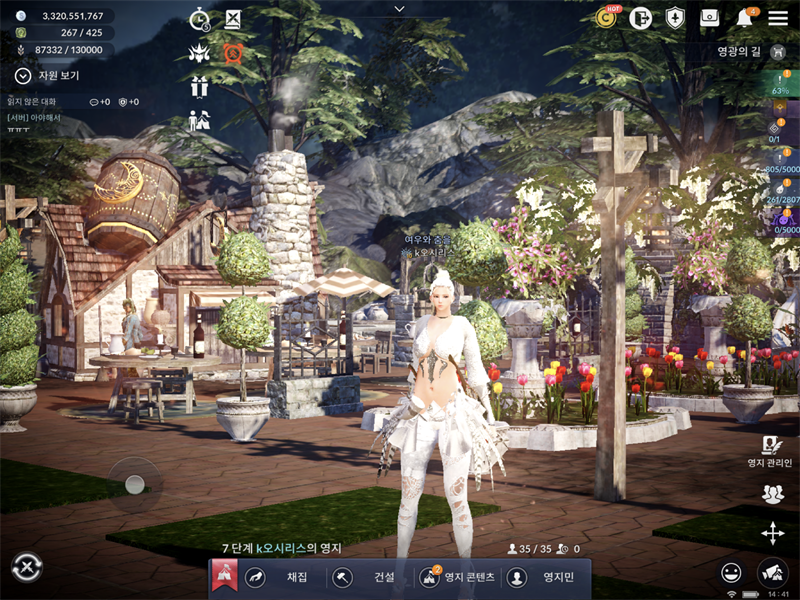This screenshot has width=800, height=600.
Task: Tap the friends group icon
Action: (772, 493)
